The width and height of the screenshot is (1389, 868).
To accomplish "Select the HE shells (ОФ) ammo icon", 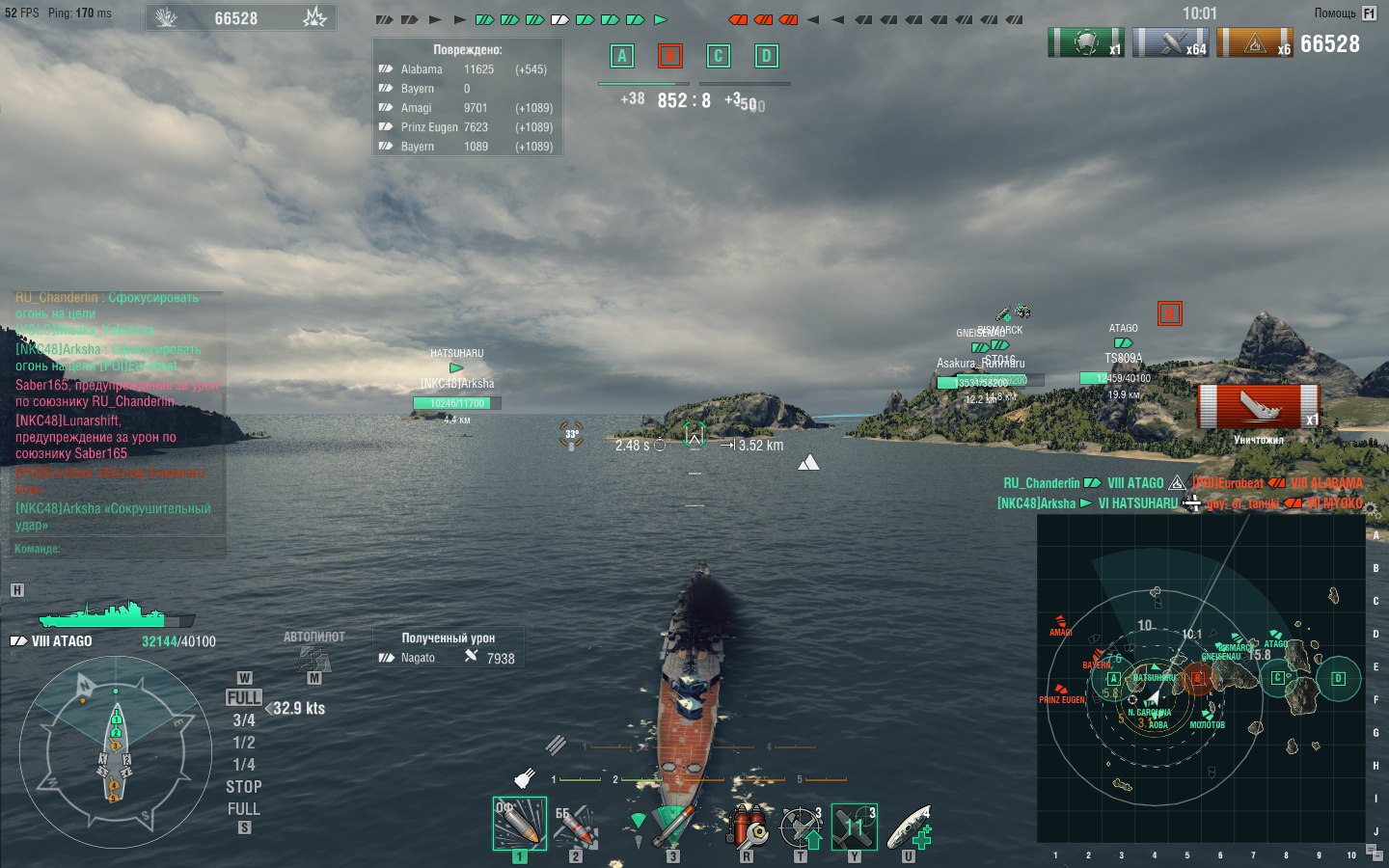I will click(519, 822).
